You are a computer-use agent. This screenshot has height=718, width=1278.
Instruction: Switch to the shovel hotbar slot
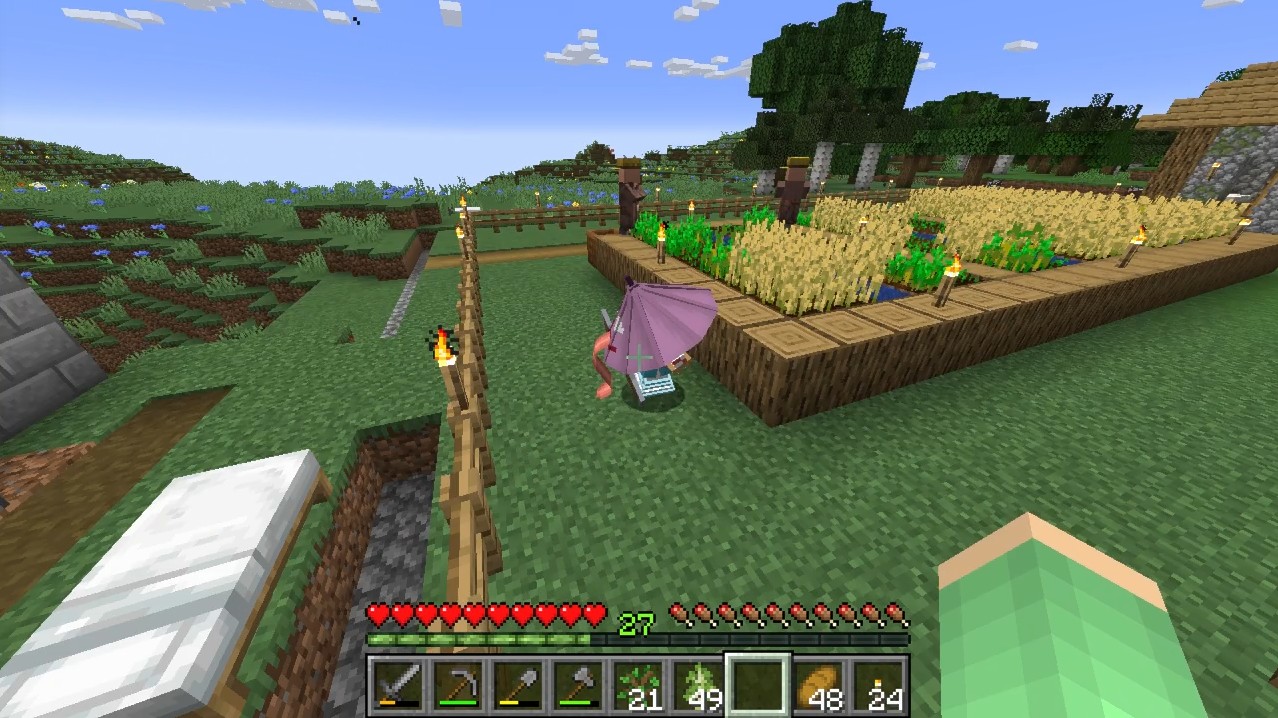point(517,686)
